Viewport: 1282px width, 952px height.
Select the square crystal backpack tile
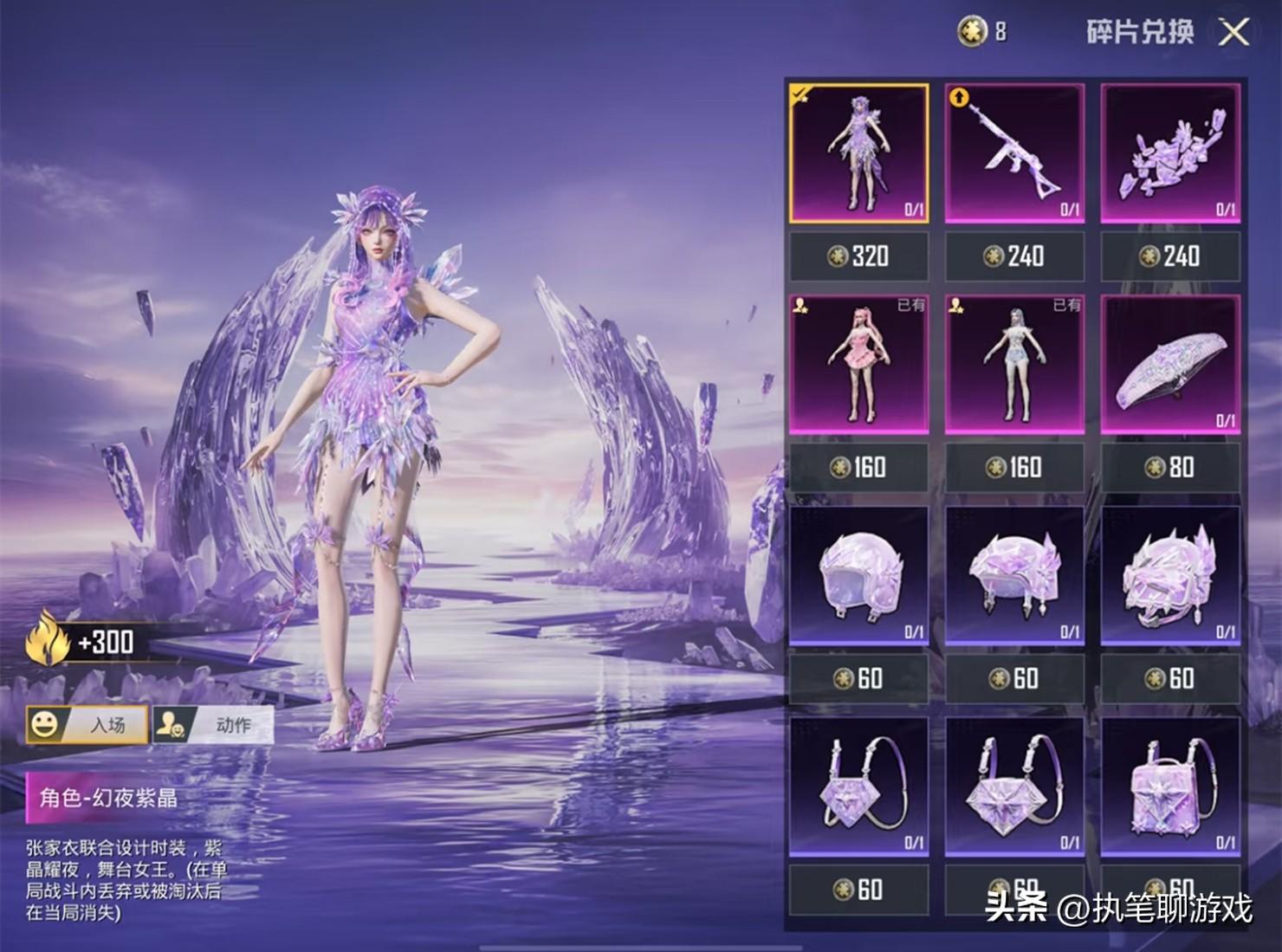pyautogui.click(x=1170, y=787)
